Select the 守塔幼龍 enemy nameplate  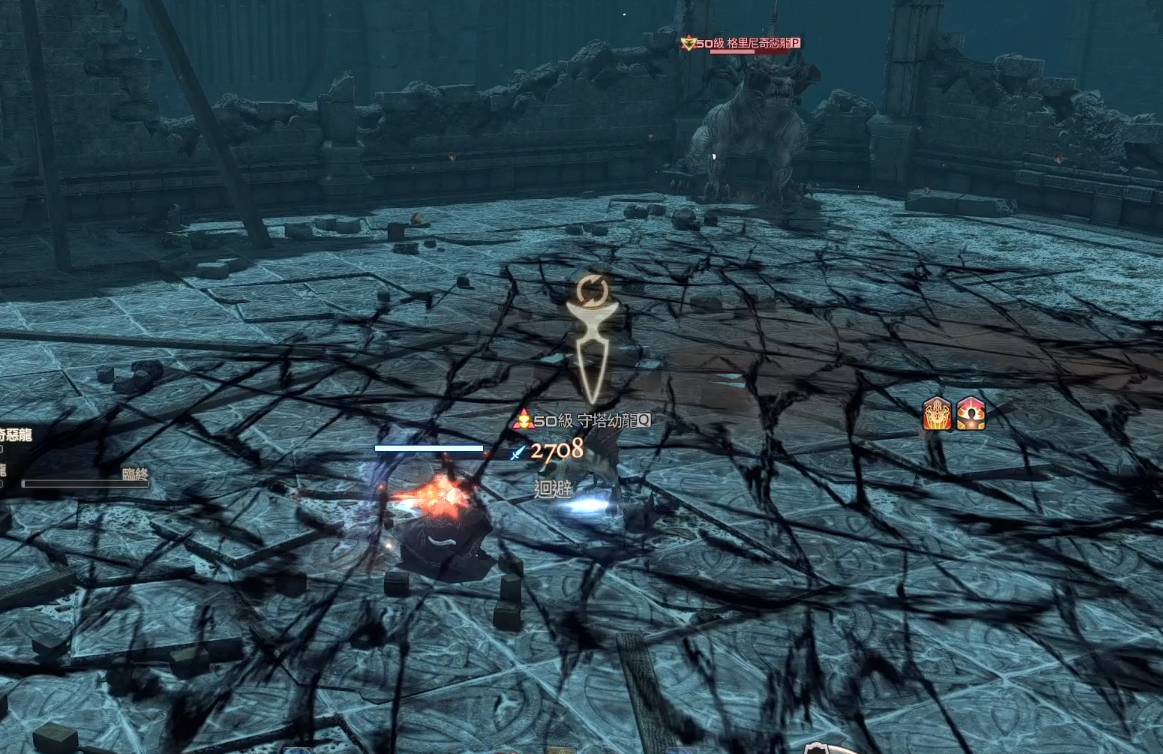[x=583, y=421]
